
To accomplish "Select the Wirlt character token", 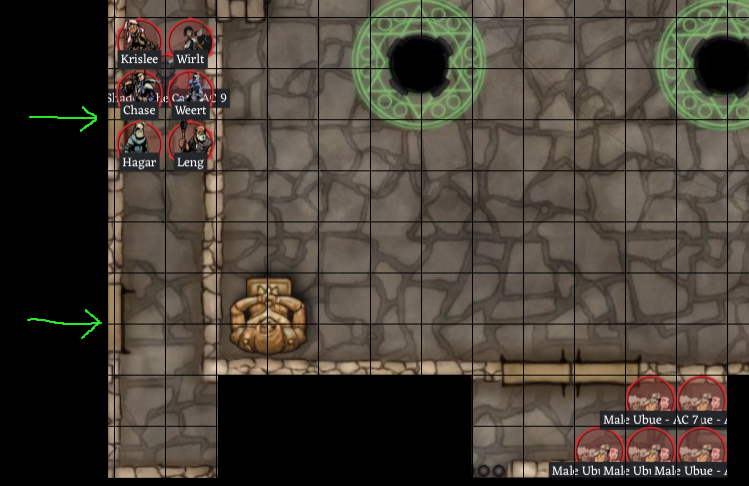I will pyautogui.click(x=190, y=39).
